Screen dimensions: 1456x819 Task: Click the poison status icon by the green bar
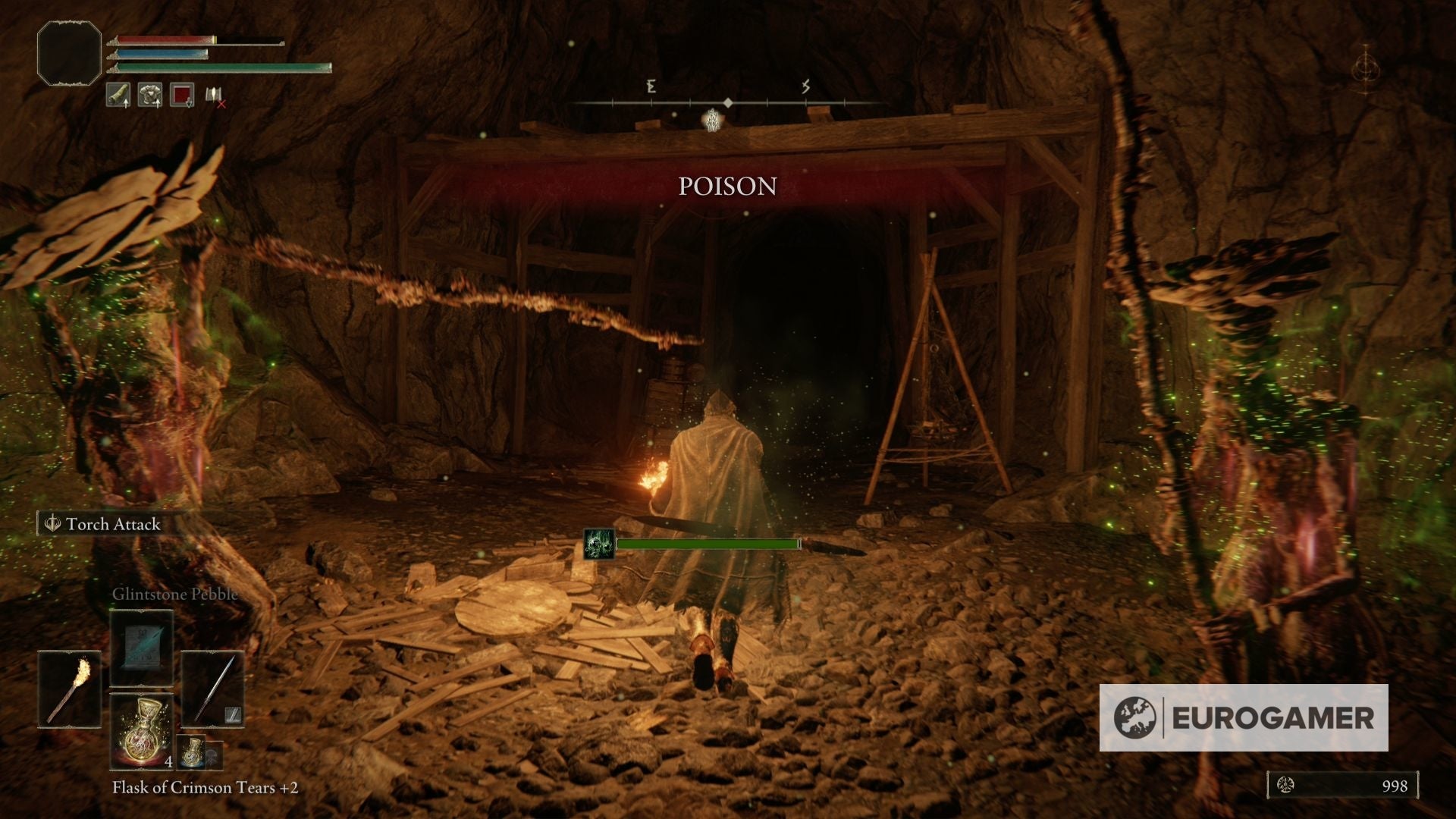[598, 544]
